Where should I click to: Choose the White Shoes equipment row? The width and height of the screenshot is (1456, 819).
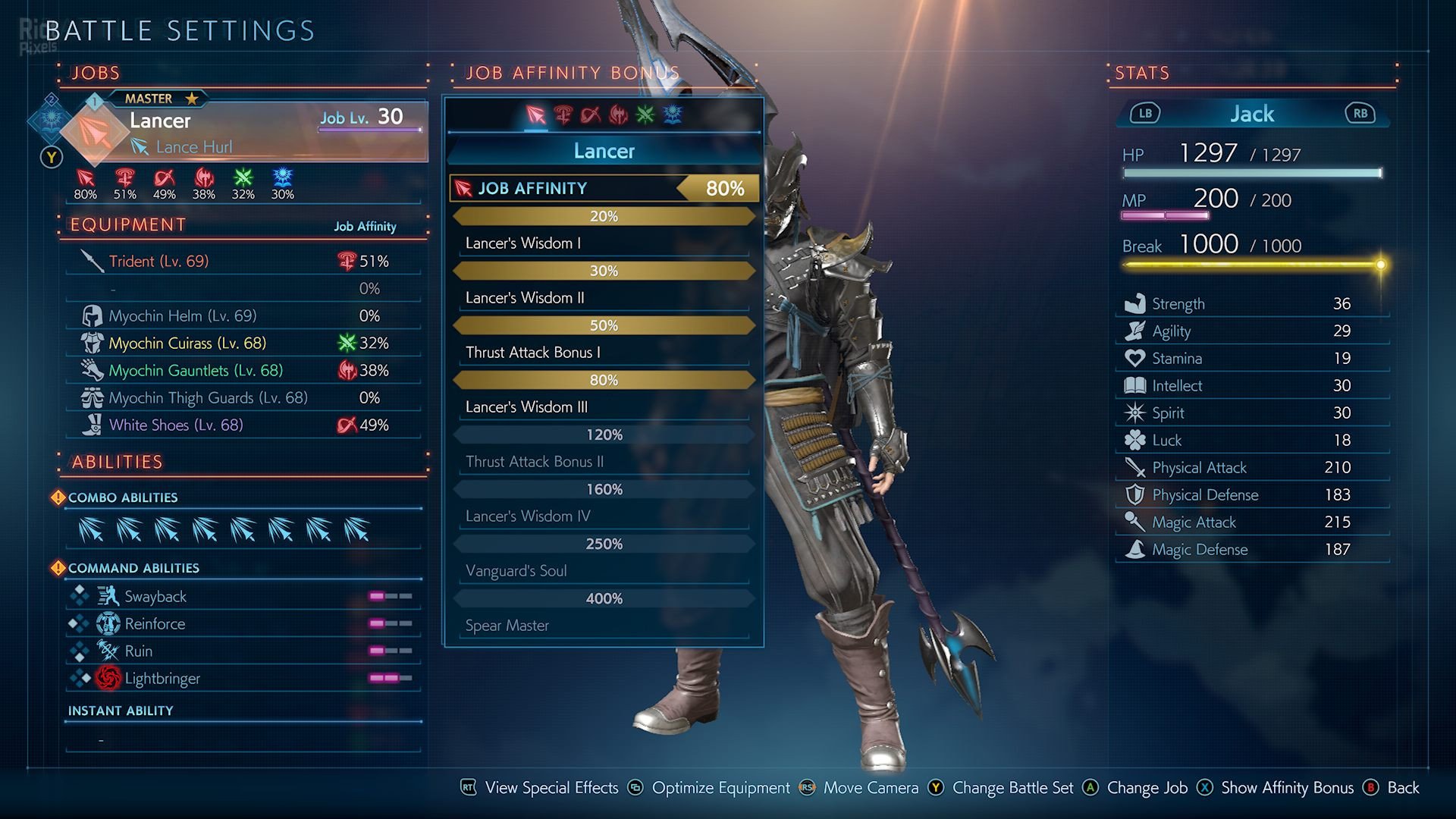tap(243, 425)
